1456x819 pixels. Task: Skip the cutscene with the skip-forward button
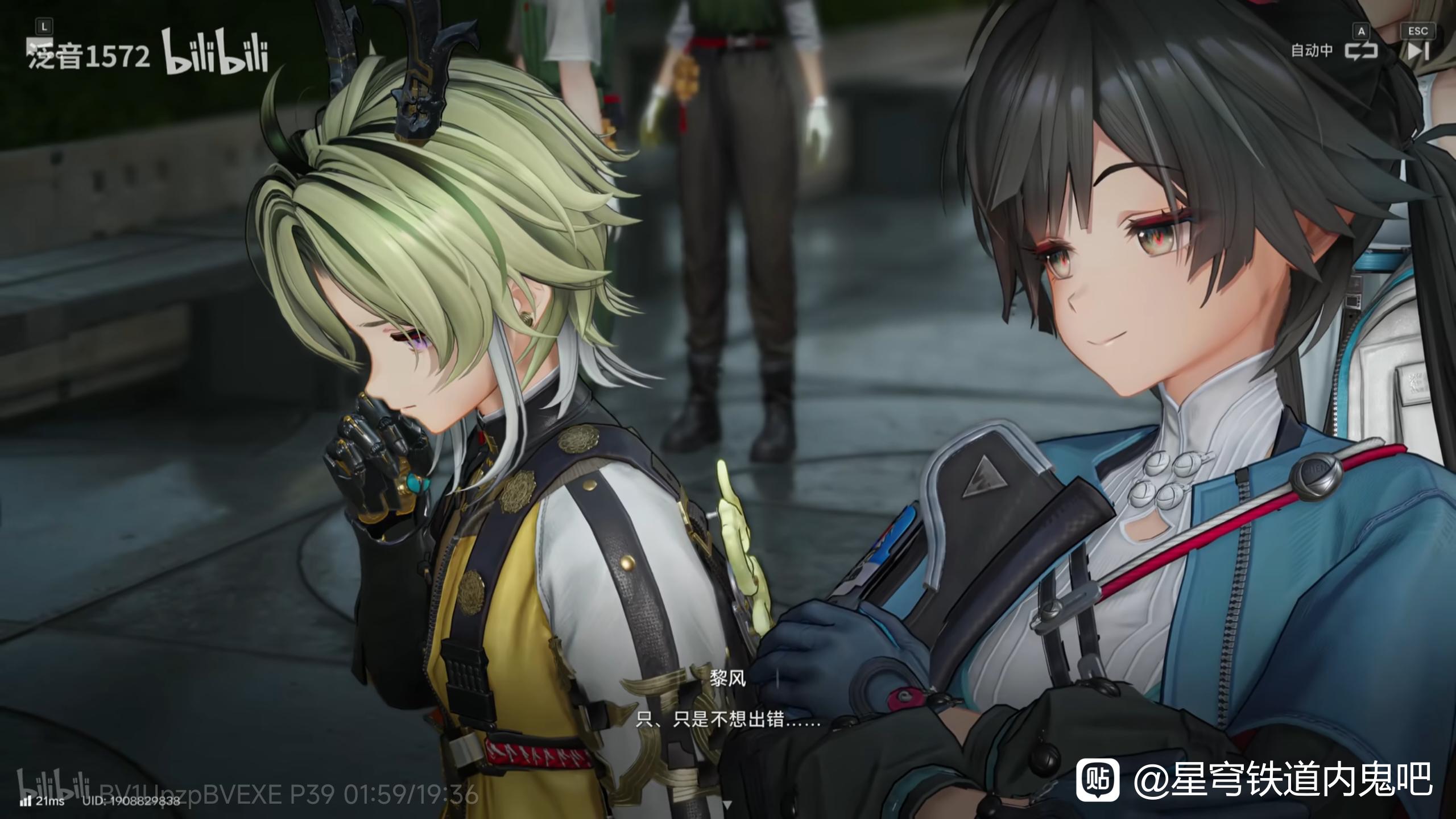pos(1417,51)
